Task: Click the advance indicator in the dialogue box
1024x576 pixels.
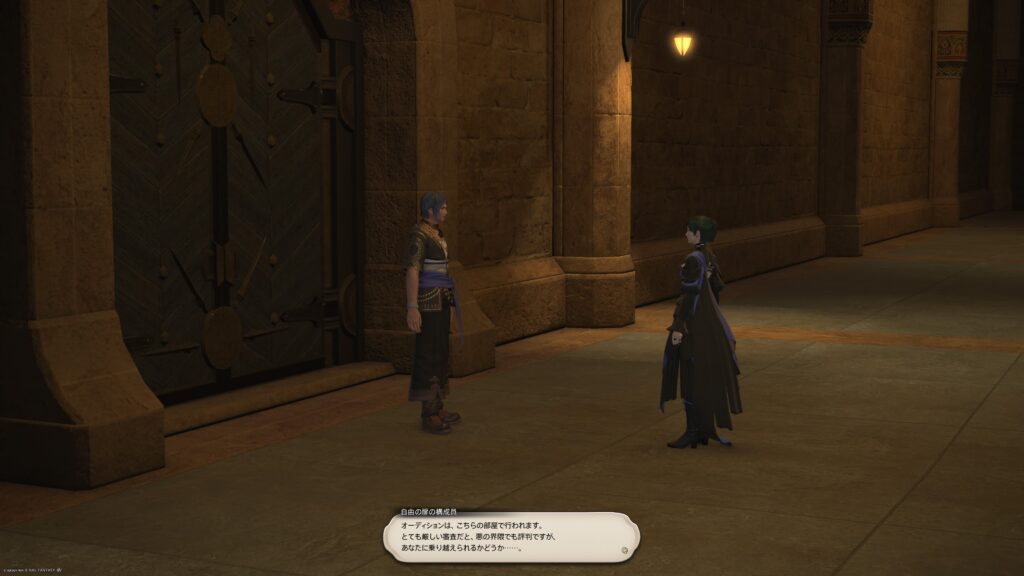Action: pos(624,549)
